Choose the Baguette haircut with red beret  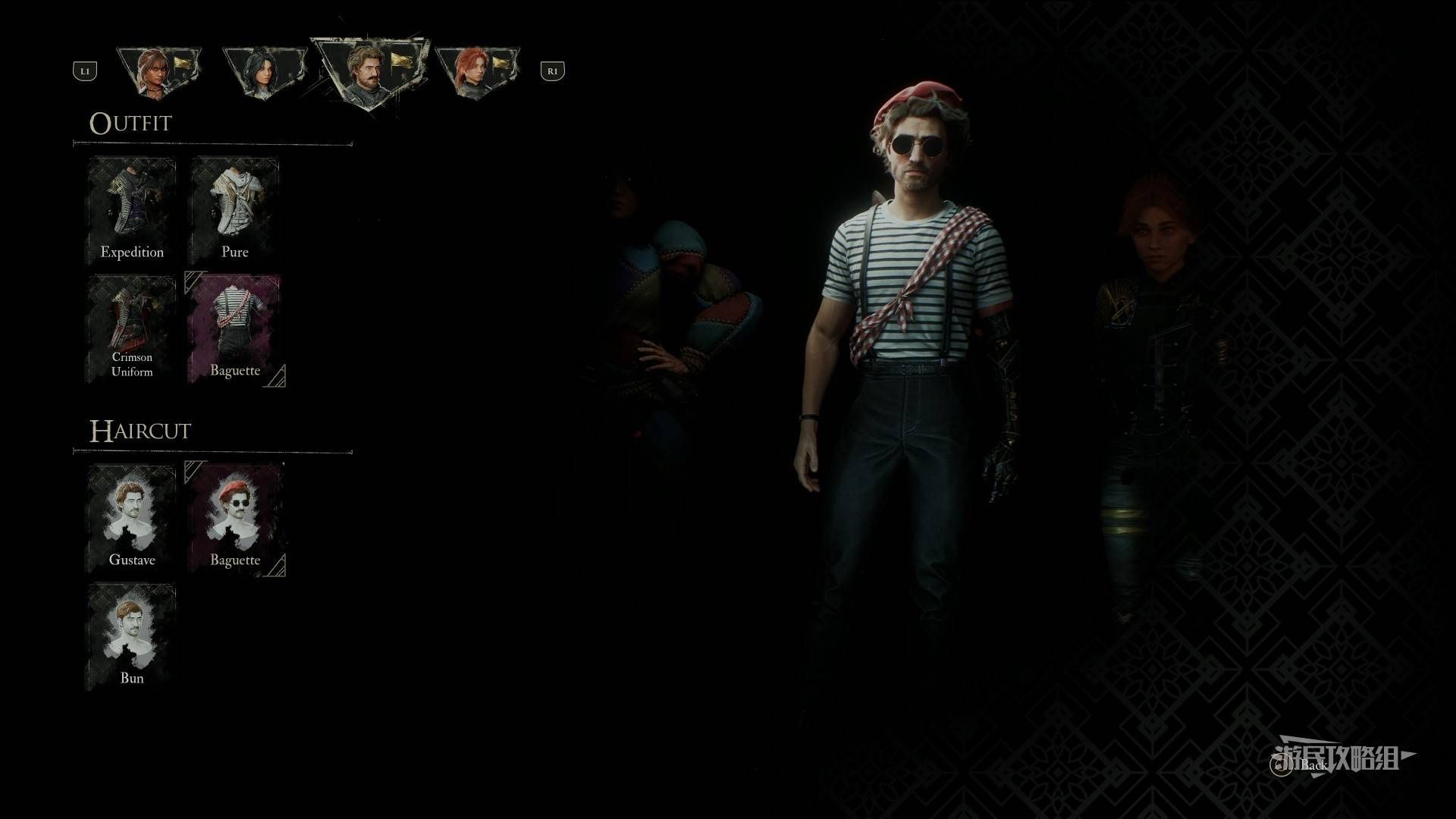point(235,518)
